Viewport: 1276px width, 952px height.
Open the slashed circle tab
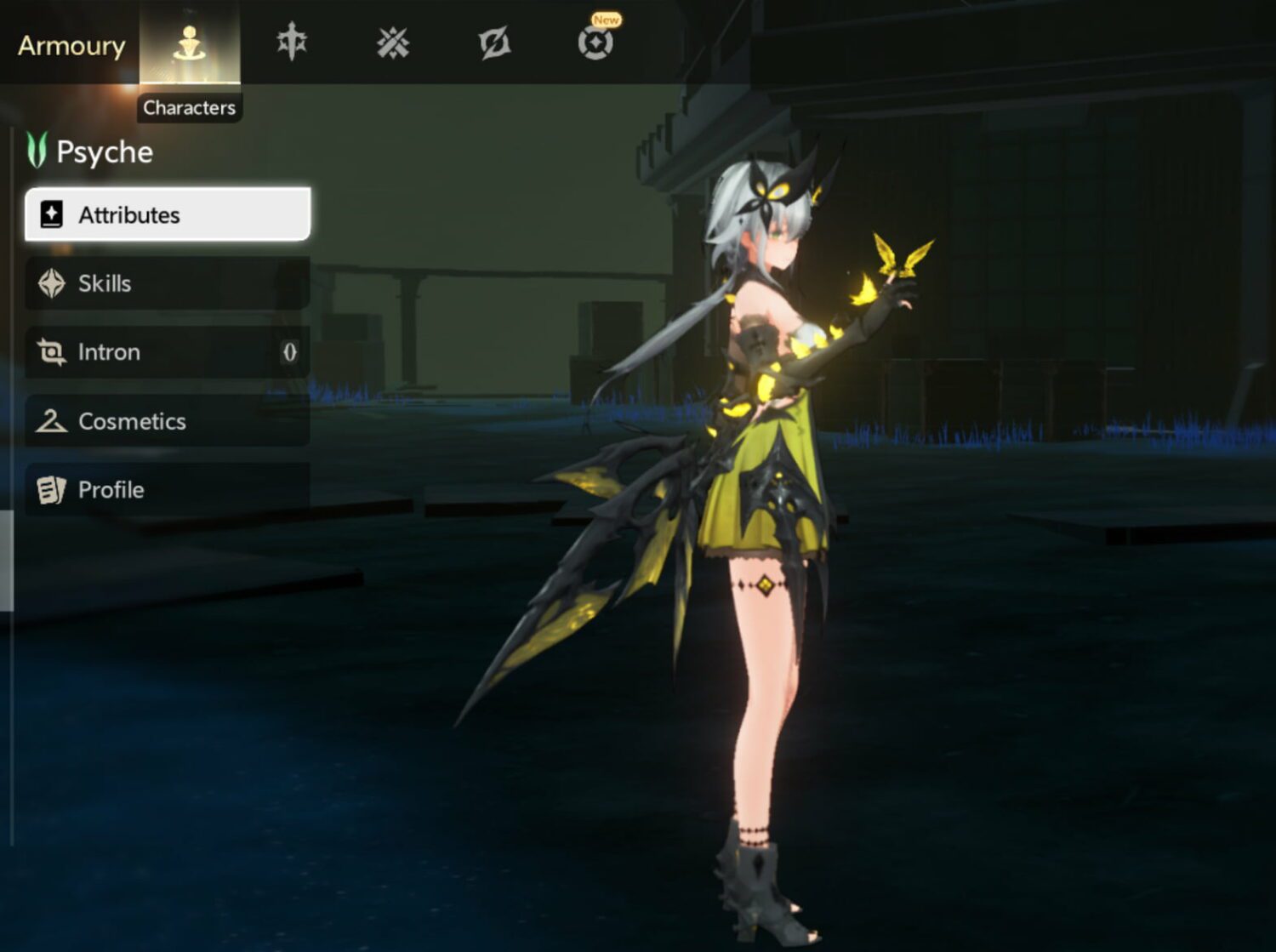(x=494, y=43)
